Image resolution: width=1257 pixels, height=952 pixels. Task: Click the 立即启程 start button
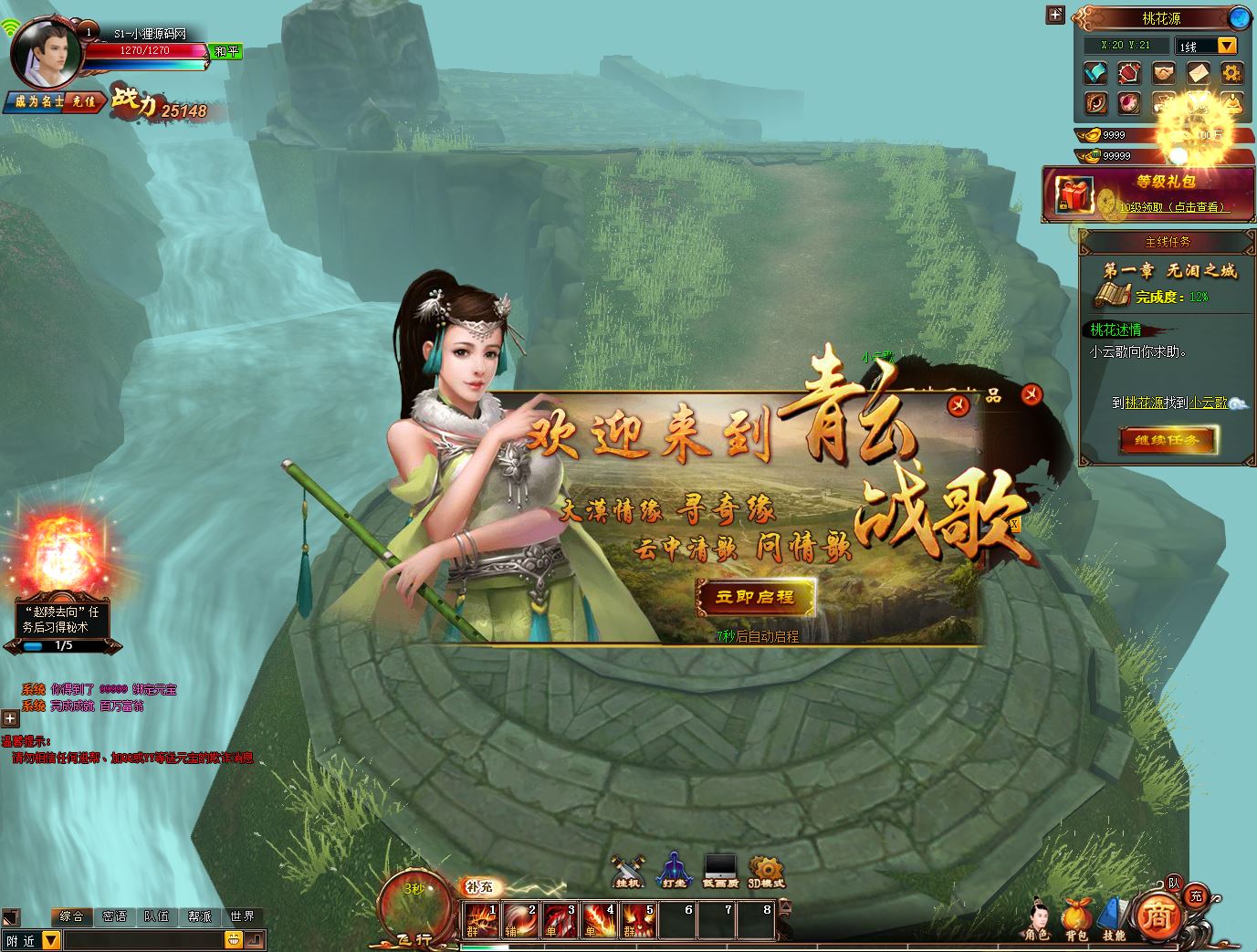[x=755, y=597]
